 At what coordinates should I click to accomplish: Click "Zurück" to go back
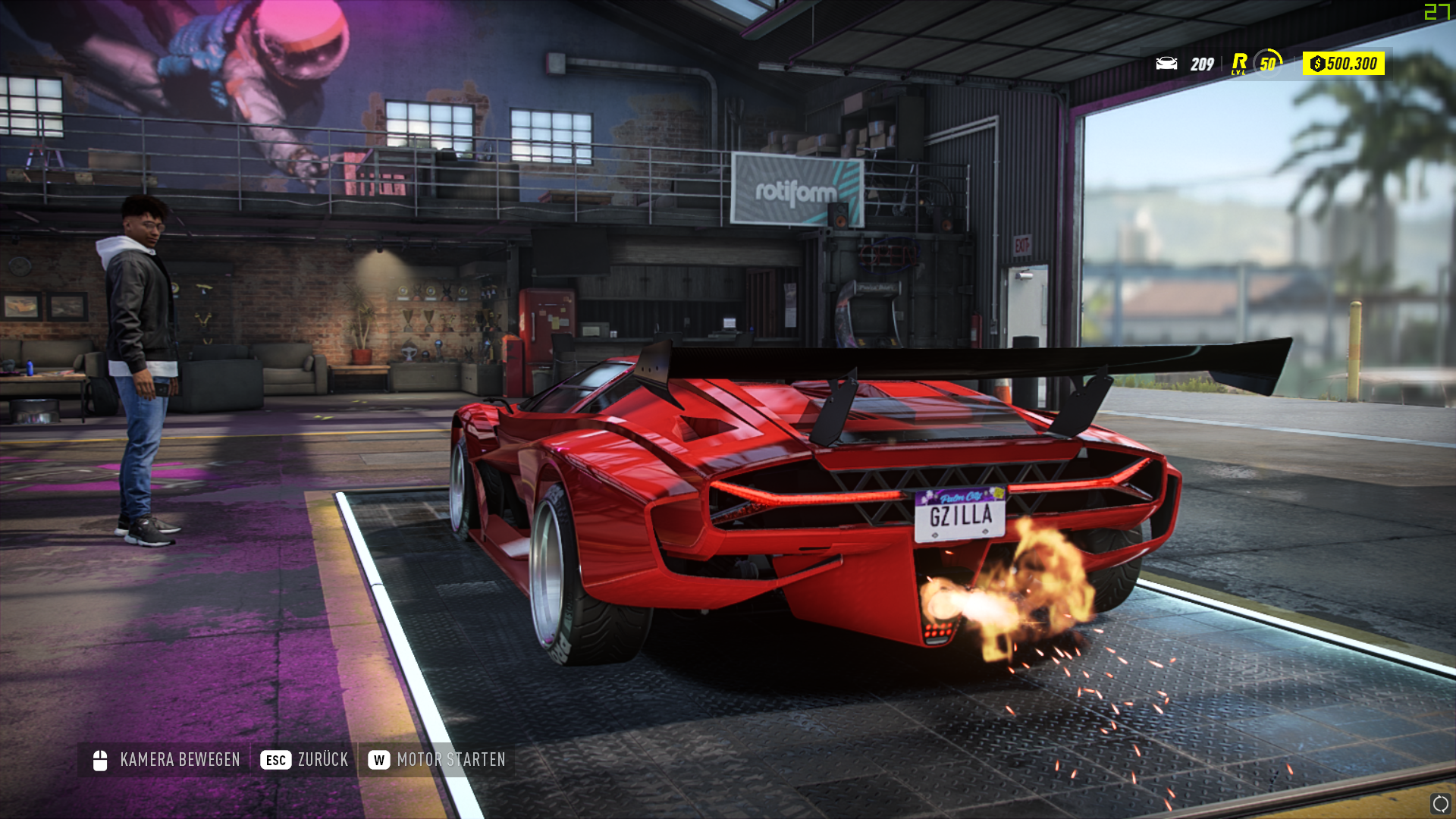[324, 759]
